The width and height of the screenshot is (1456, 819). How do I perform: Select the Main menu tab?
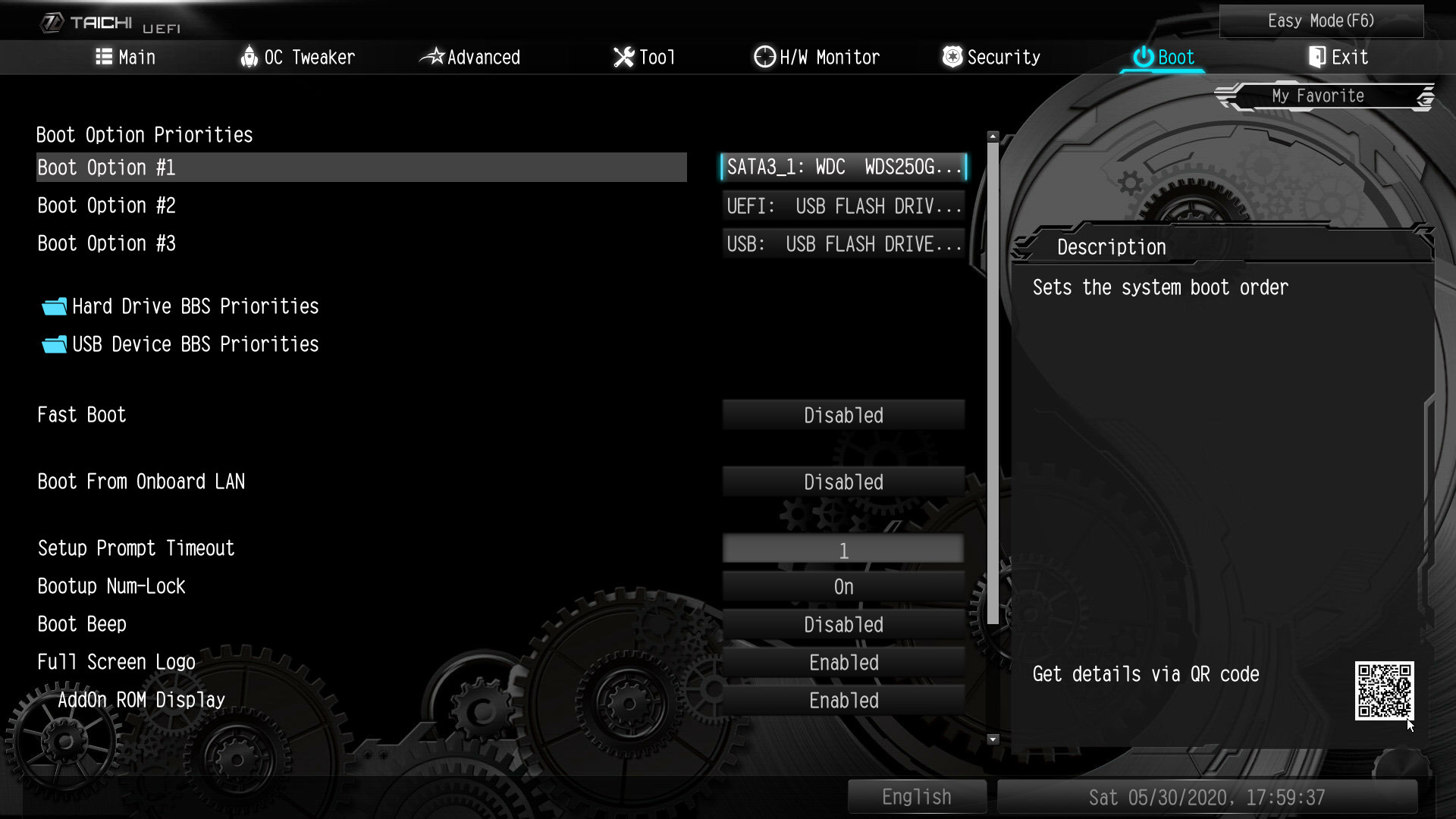[127, 57]
